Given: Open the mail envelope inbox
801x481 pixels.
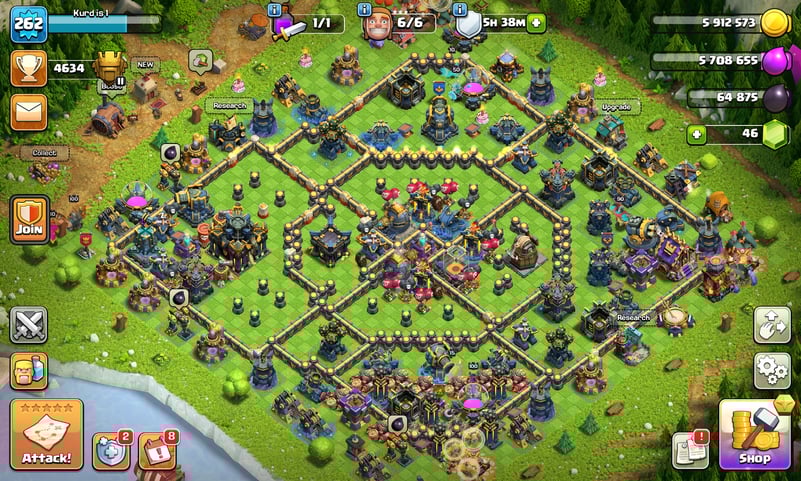Looking at the screenshot, I should pos(29,111).
